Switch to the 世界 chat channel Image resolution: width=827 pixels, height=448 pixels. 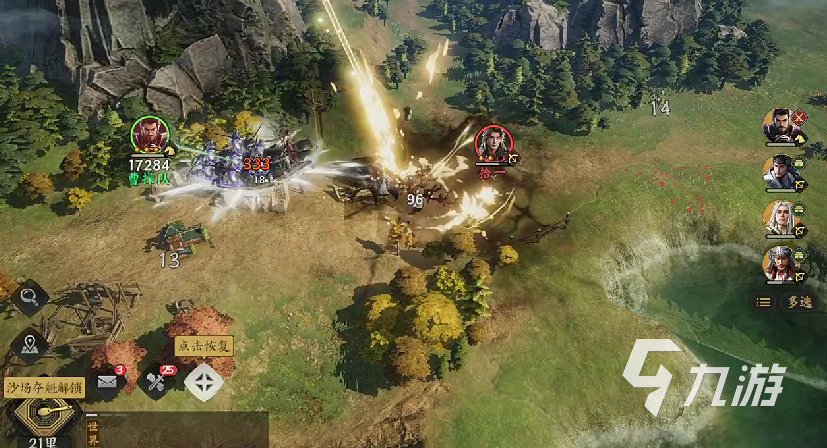coord(93,432)
